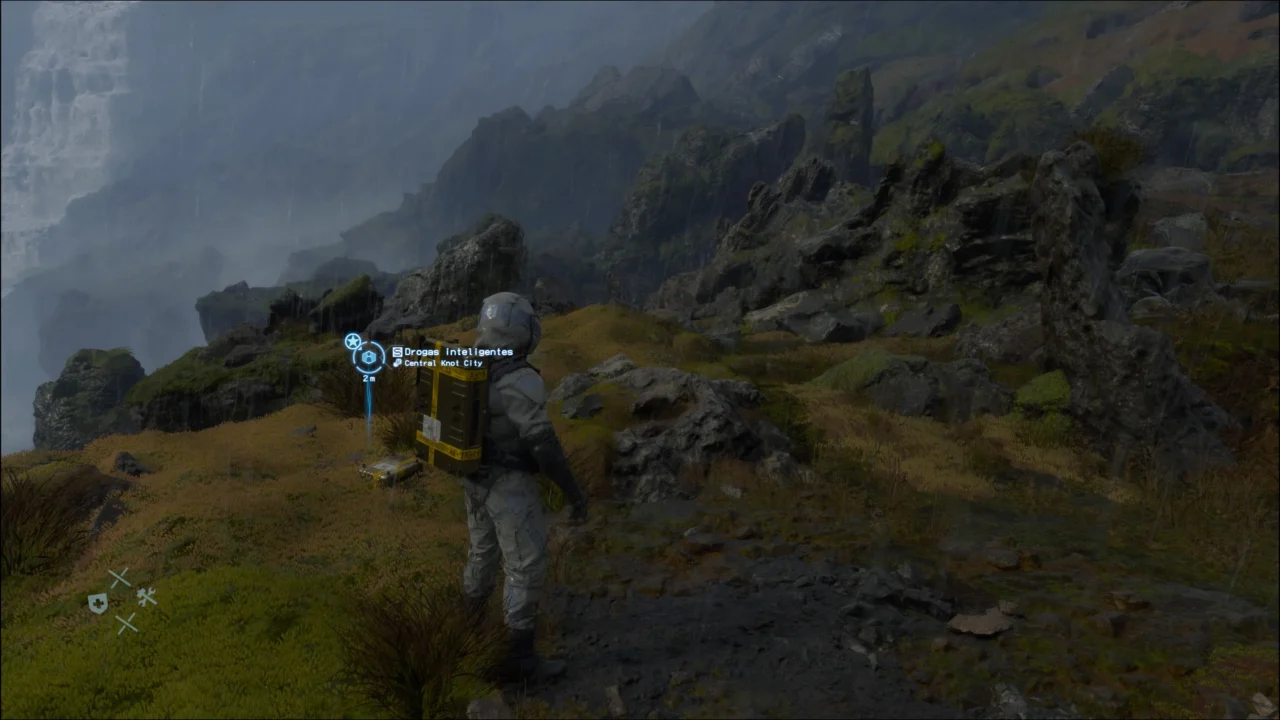Viewport: 1280px width, 720px height.
Task: Toggle the cargo marker highlight on the ground package
Action: tap(388, 470)
